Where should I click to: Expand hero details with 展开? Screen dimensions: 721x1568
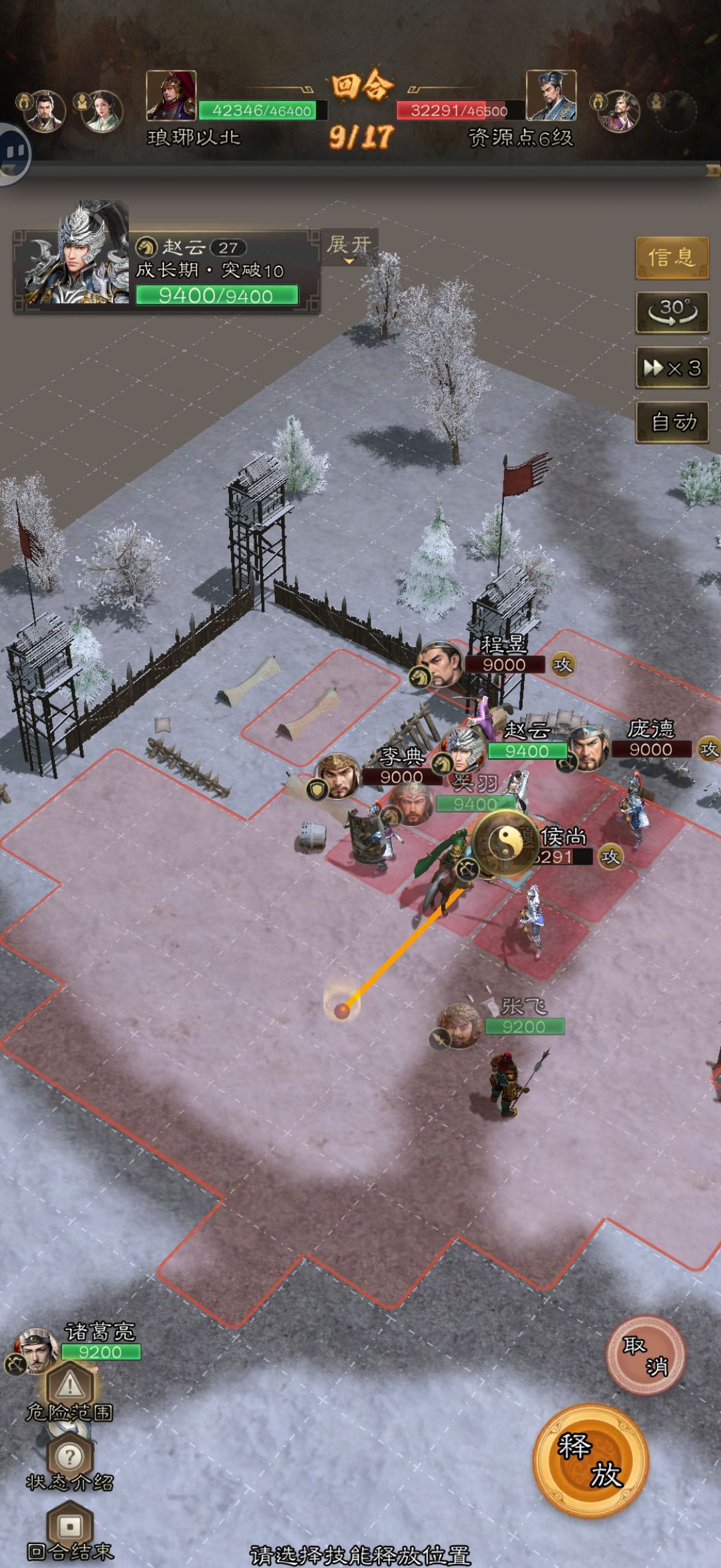tap(348, 247)
